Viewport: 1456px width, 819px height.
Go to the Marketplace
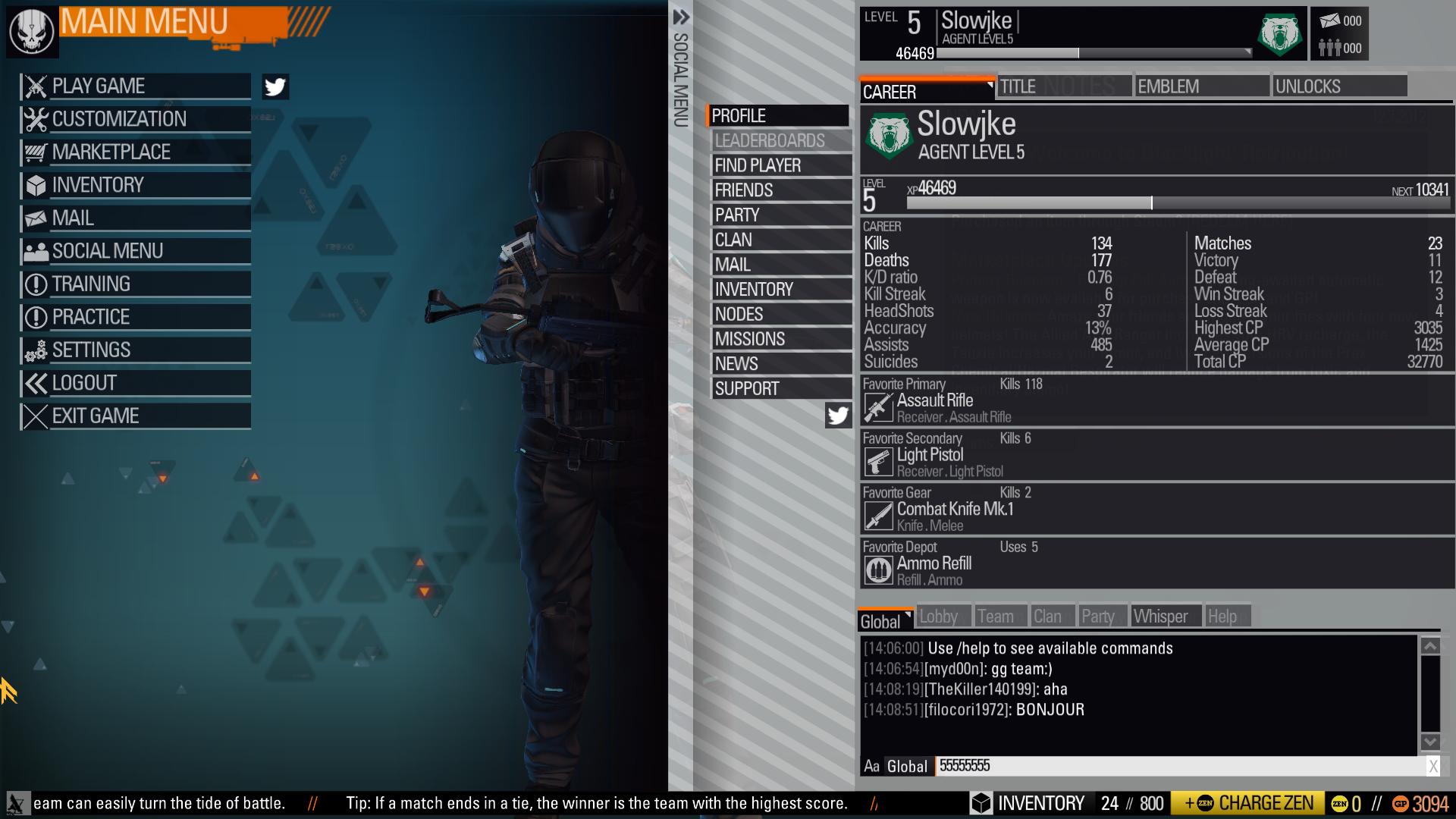coord(135,152)
